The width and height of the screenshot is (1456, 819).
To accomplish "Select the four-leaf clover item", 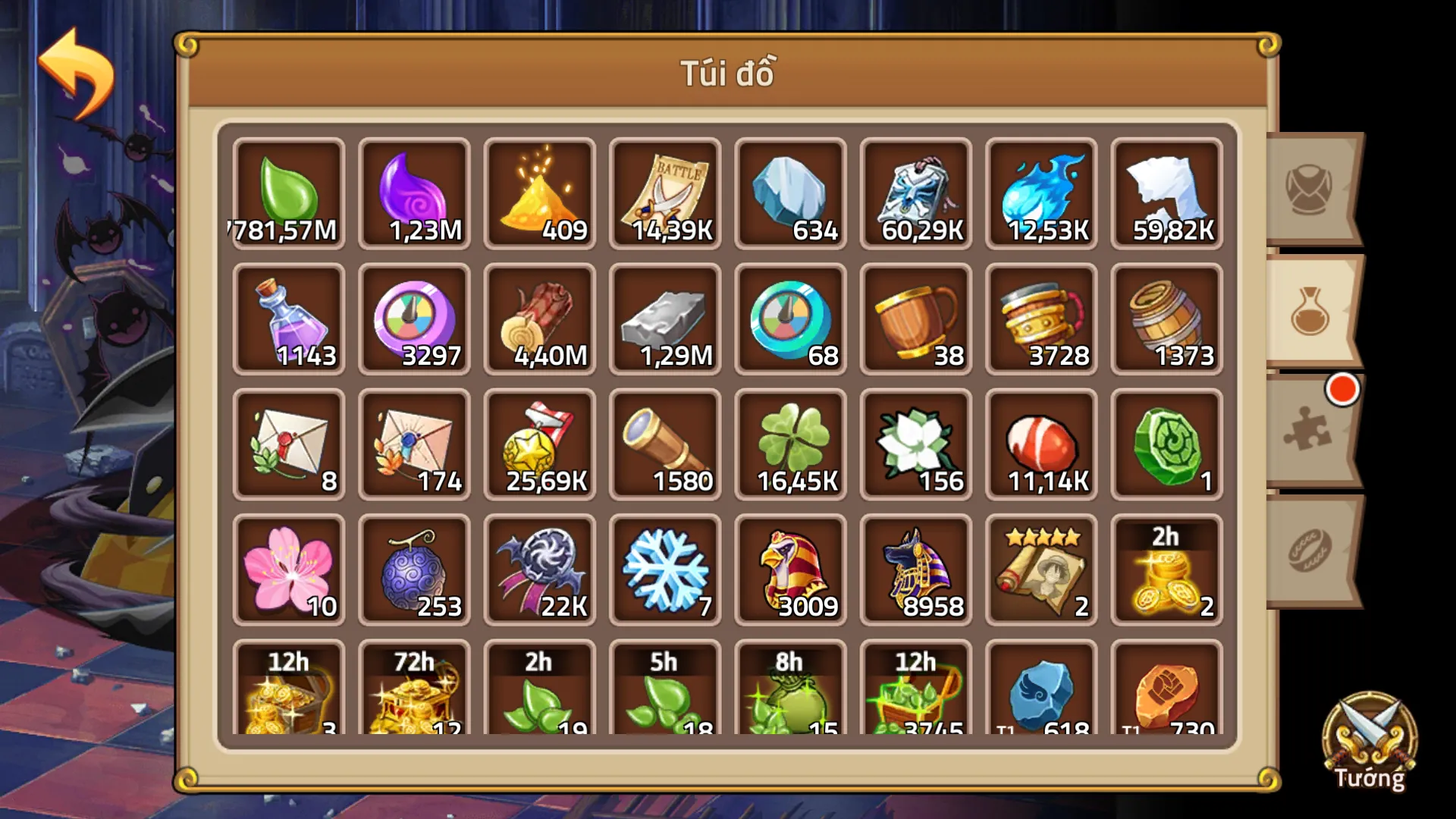I will pos(790,444).
